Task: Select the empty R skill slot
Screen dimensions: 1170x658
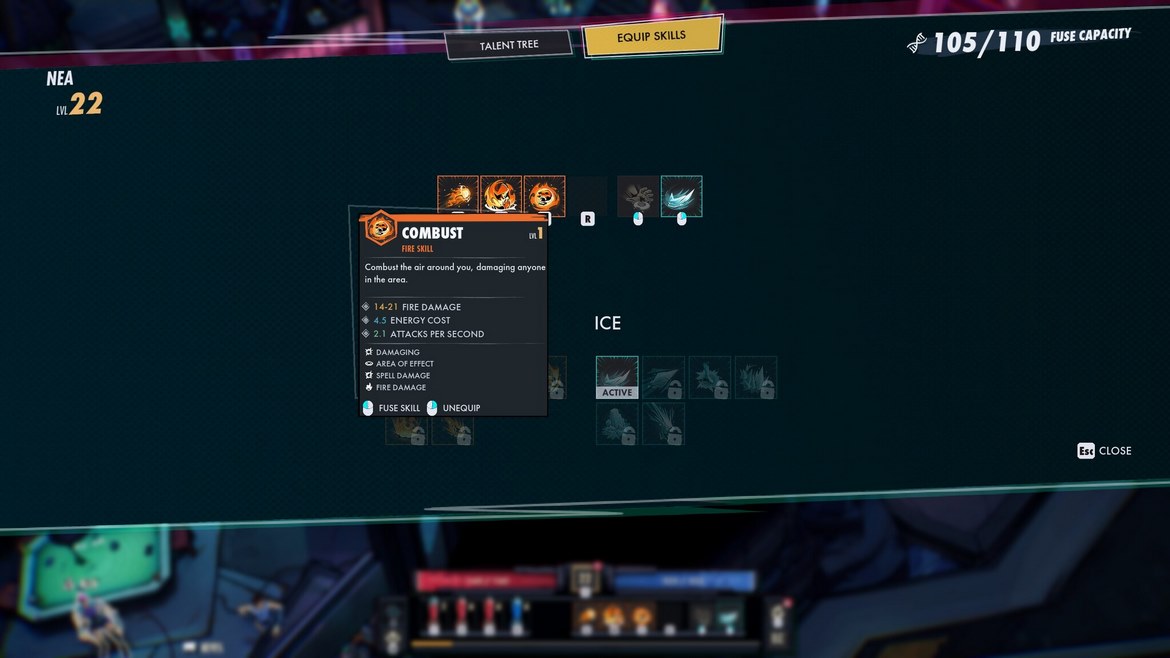Action: click(588, 197)
